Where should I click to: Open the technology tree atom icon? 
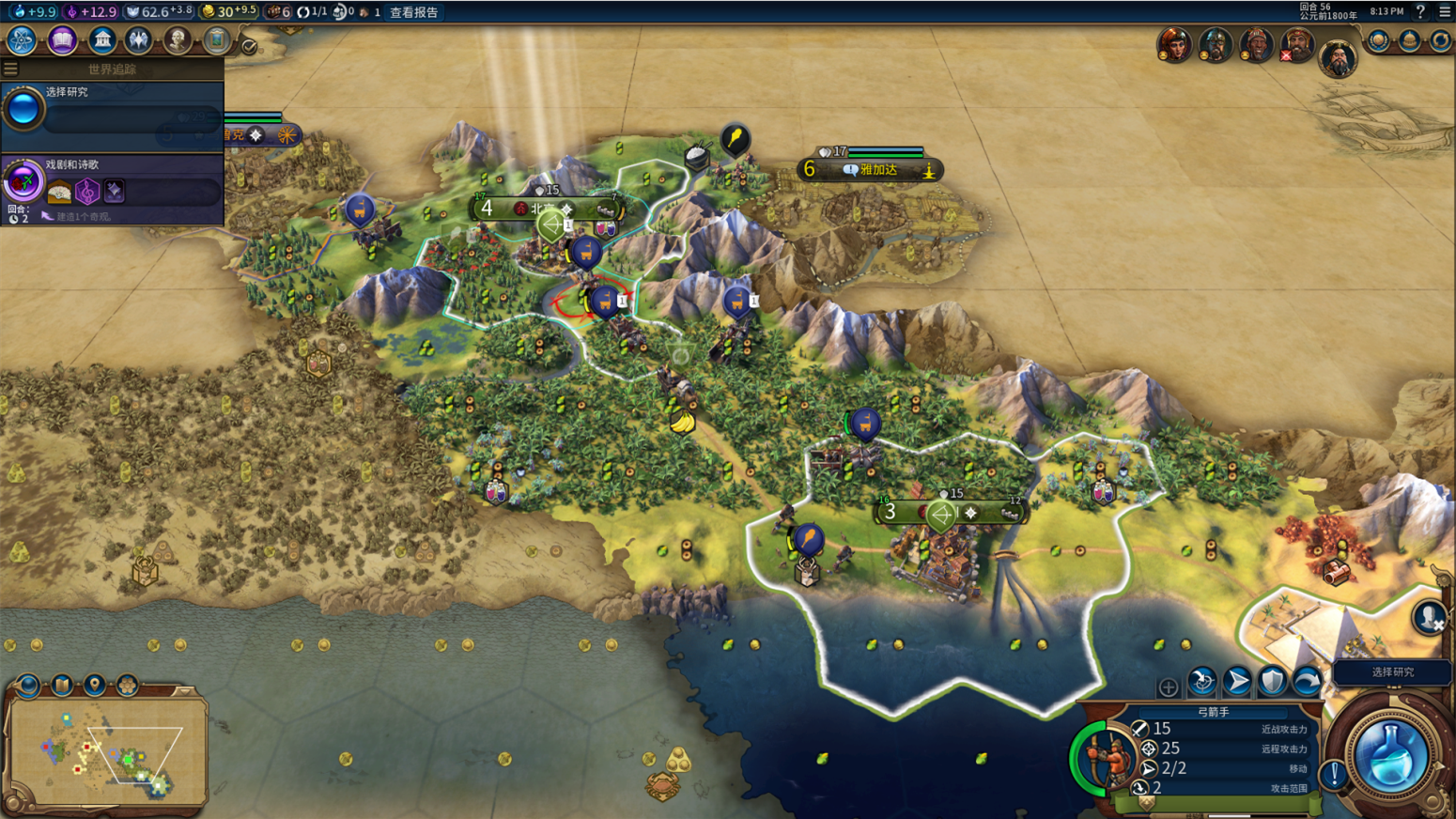tap(21, 40)
